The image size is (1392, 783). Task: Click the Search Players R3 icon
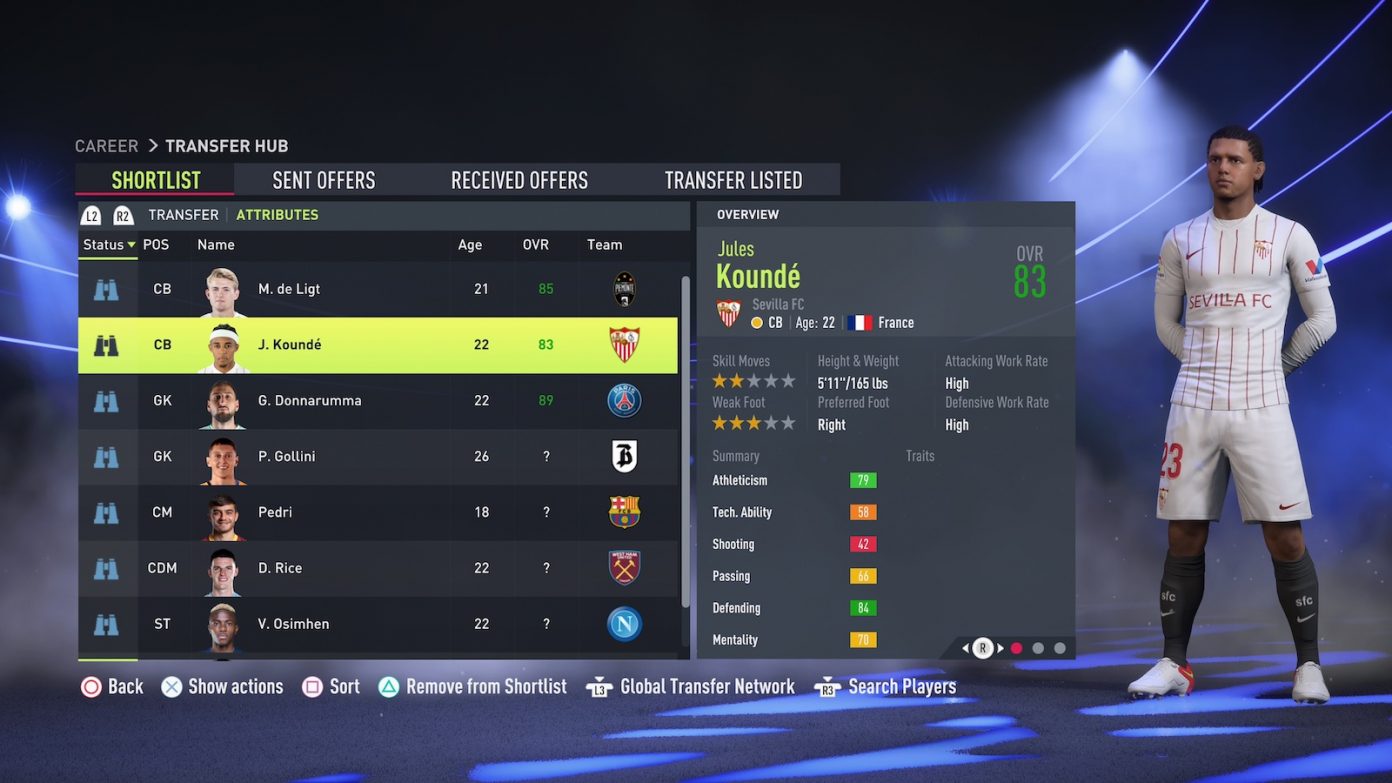(827, 686)
